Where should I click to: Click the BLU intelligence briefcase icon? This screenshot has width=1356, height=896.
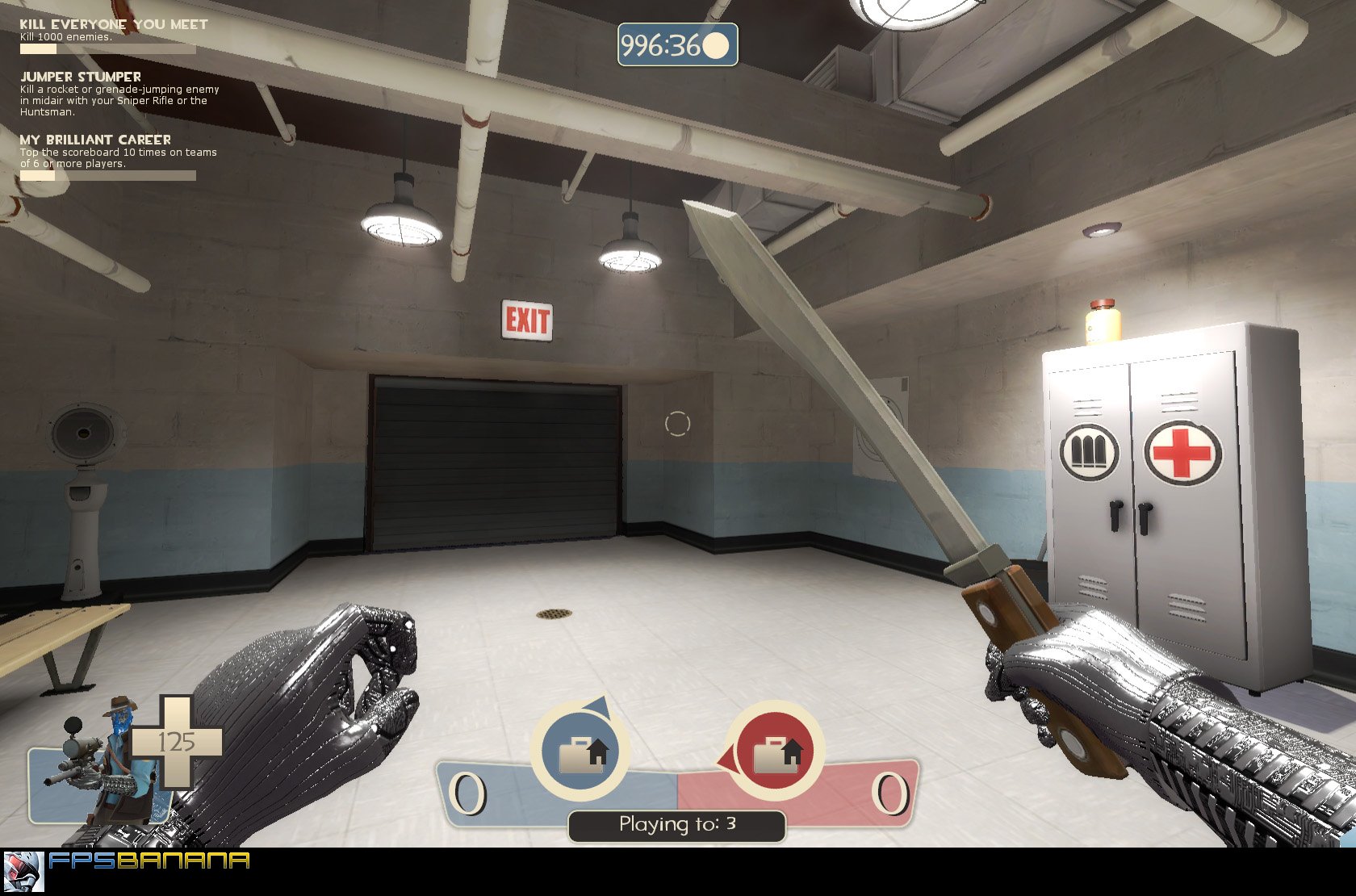click(x=579, y=750)
